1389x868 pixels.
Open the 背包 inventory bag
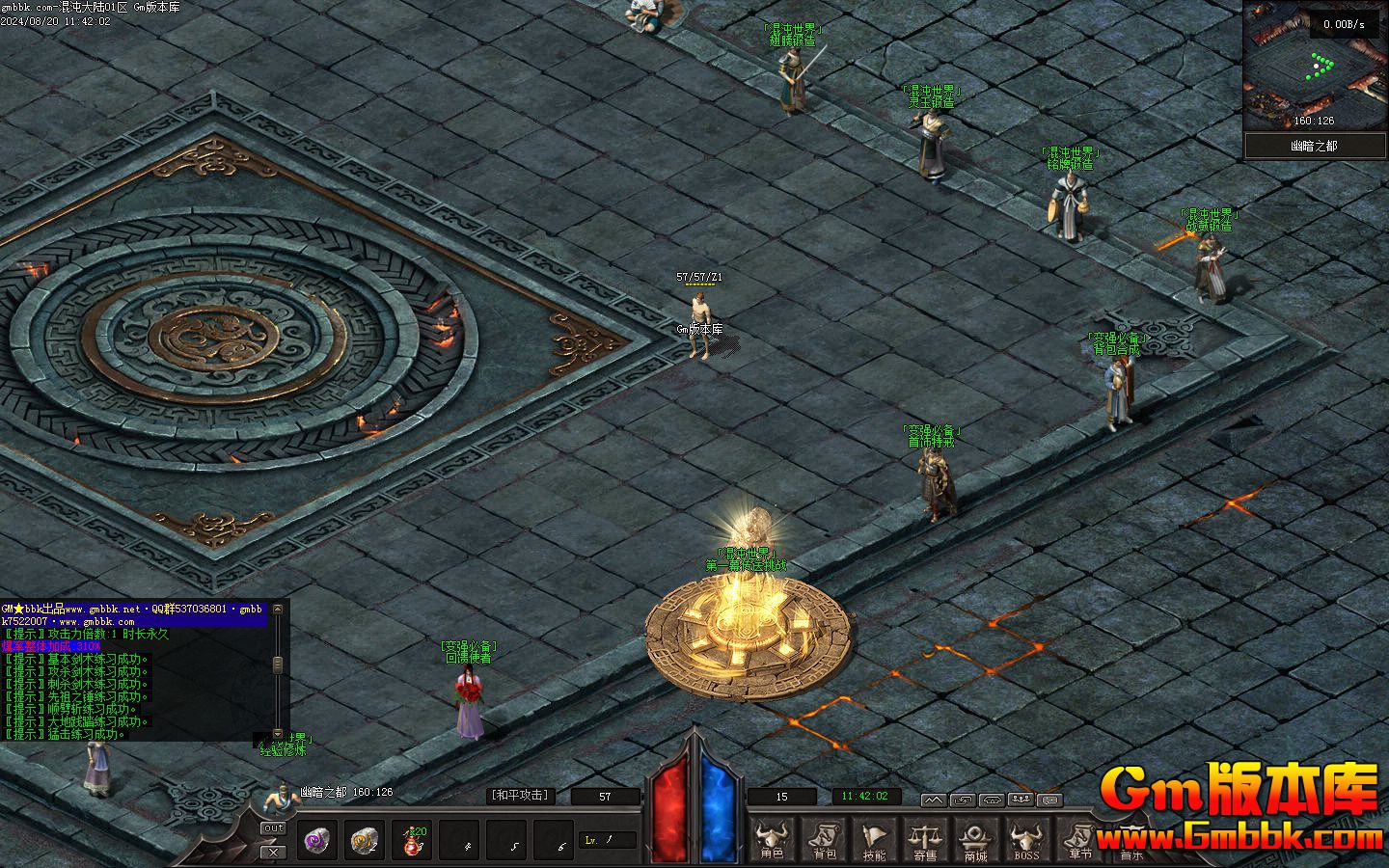pyautogui.click(x=824, y=838)
